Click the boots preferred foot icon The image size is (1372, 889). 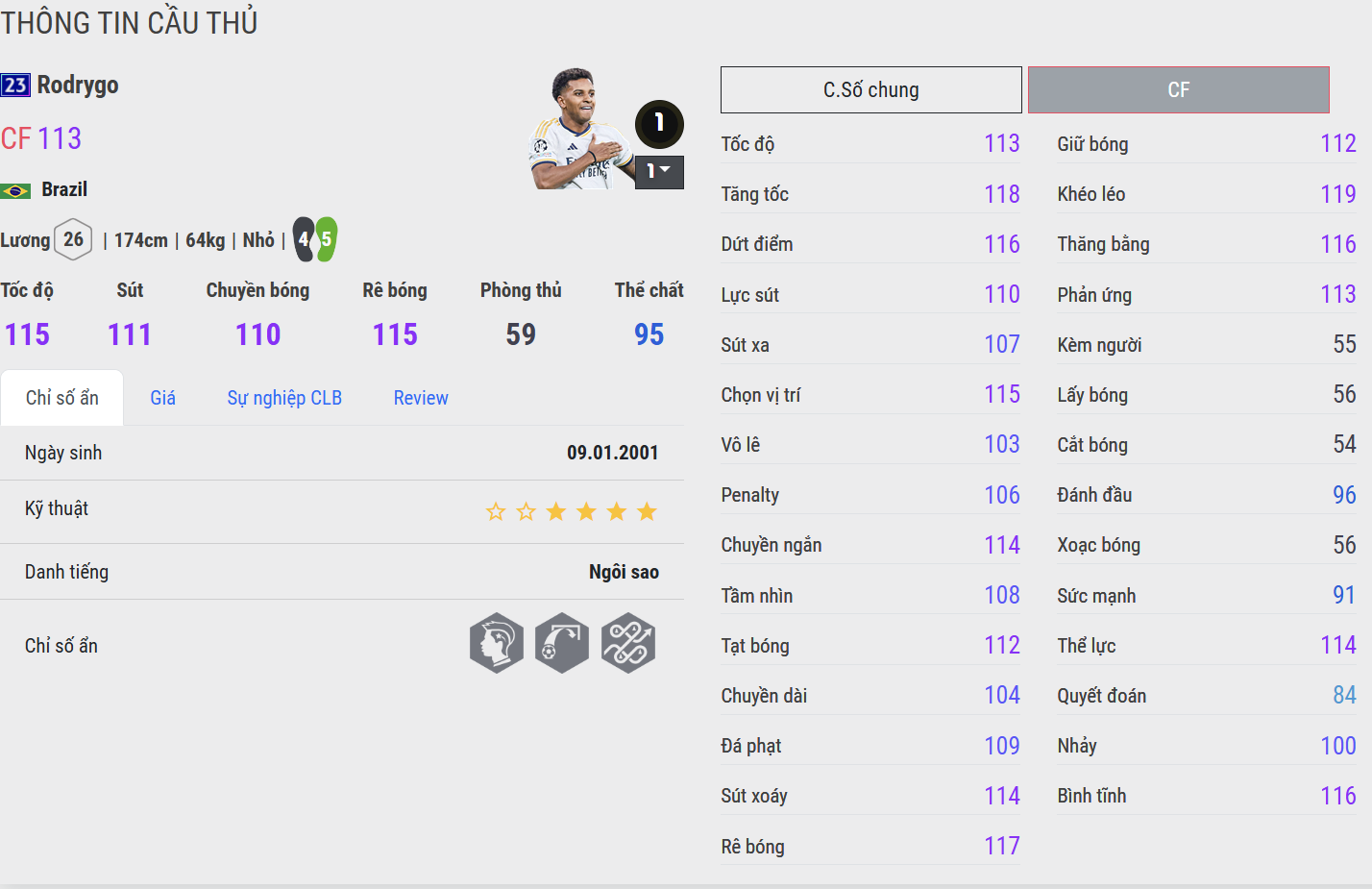pyautogui.click(x=315, y=239)
